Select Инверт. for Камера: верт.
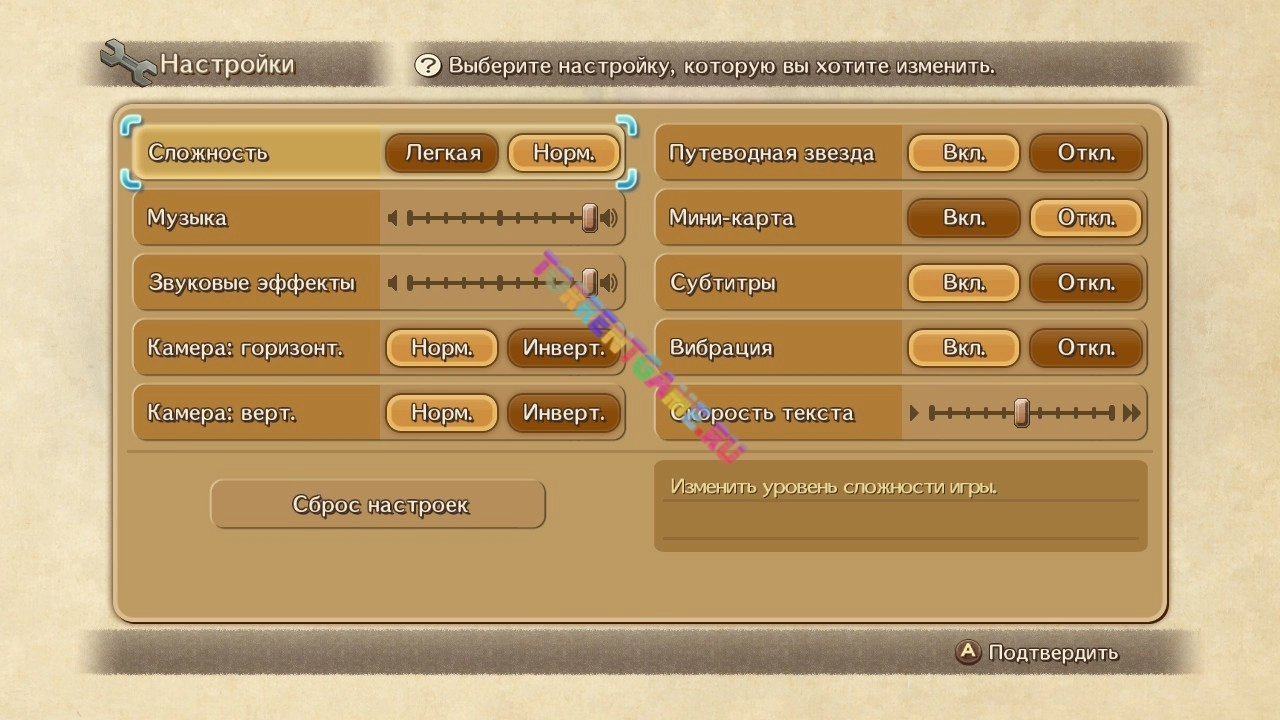The height and width of the screenshot is (720, 1280). [x=564, y=413]
